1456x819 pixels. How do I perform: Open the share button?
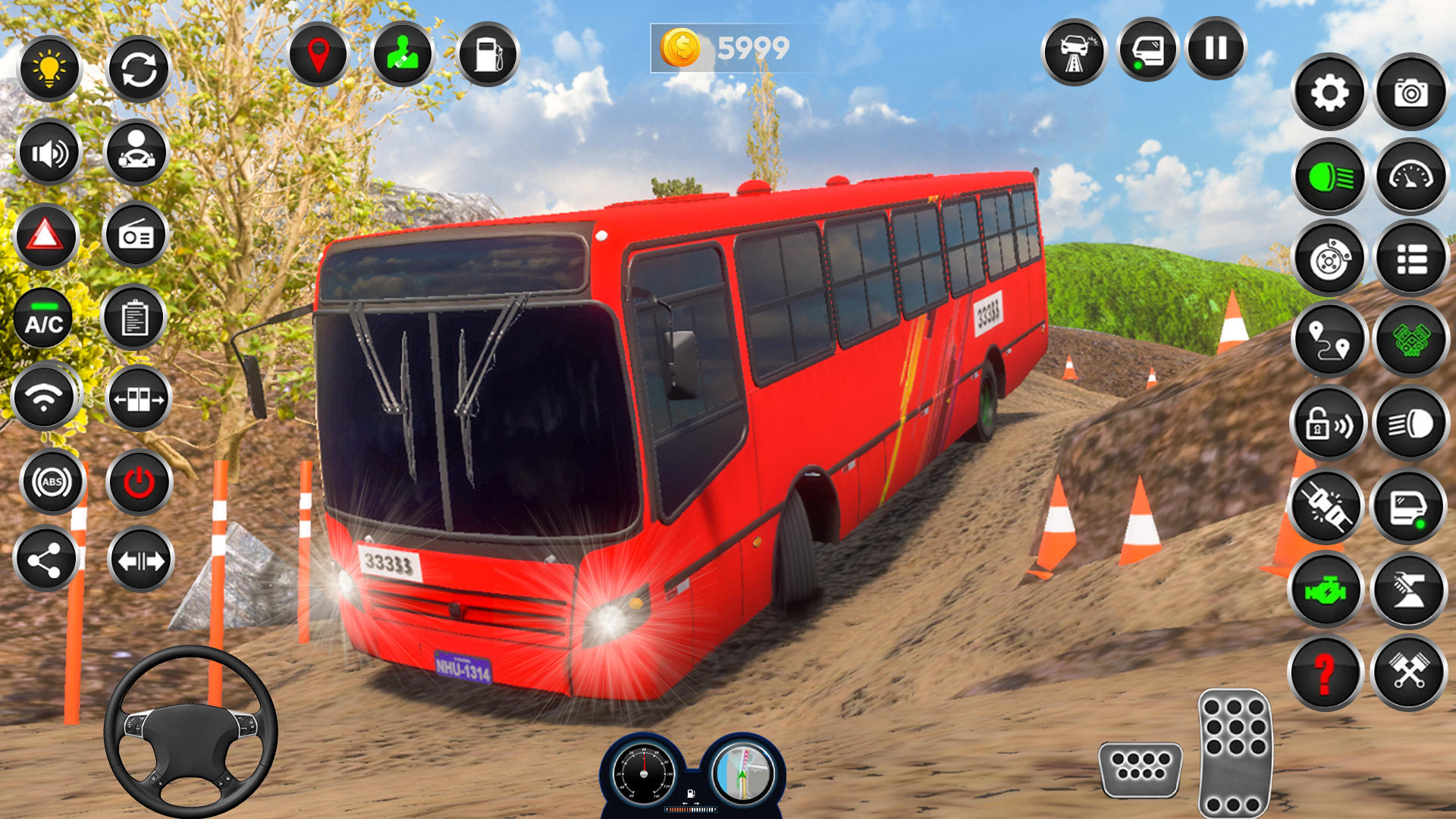pos(45,560)
